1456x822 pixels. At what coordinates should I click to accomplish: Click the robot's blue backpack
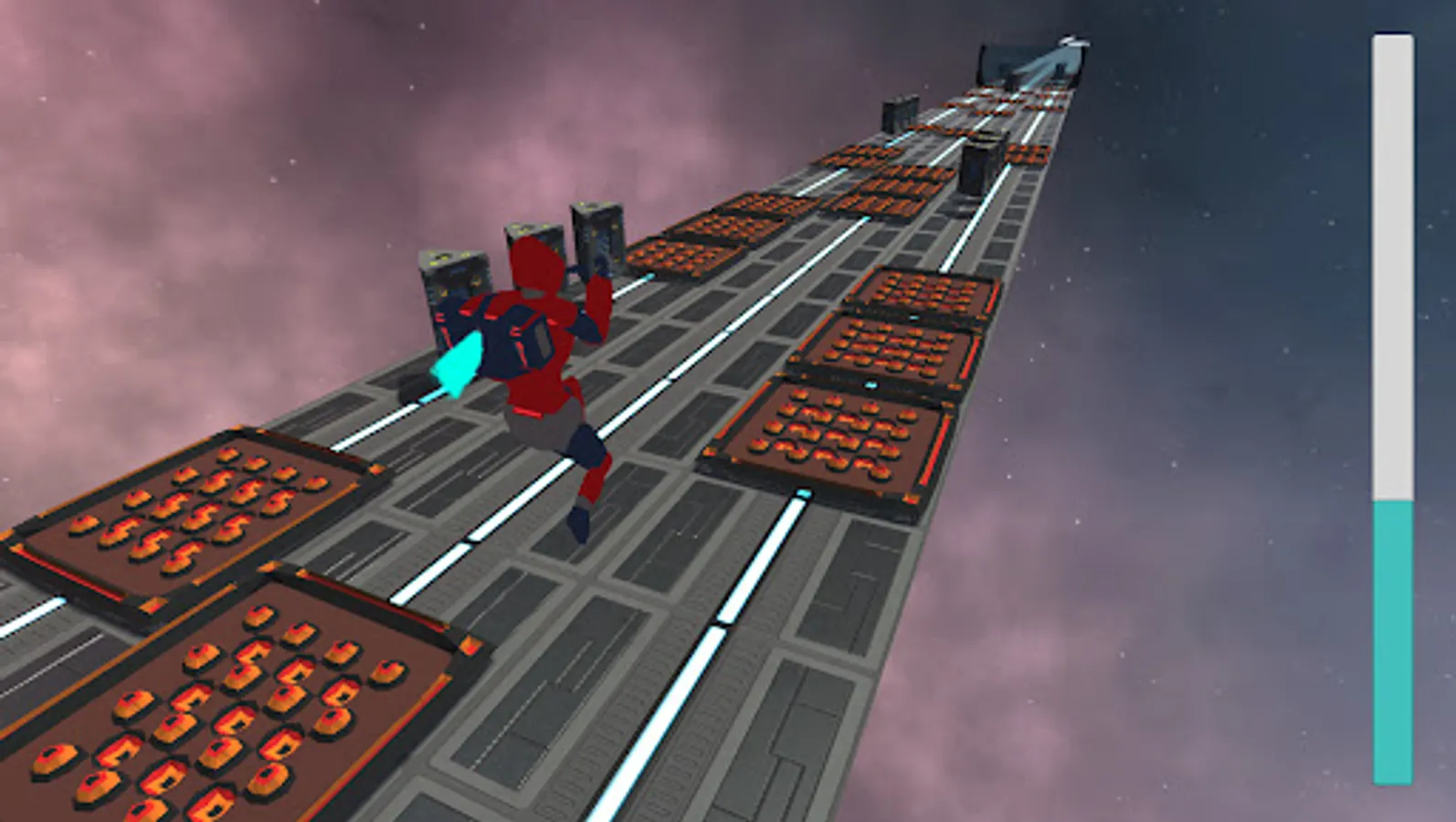pos(521,338)
